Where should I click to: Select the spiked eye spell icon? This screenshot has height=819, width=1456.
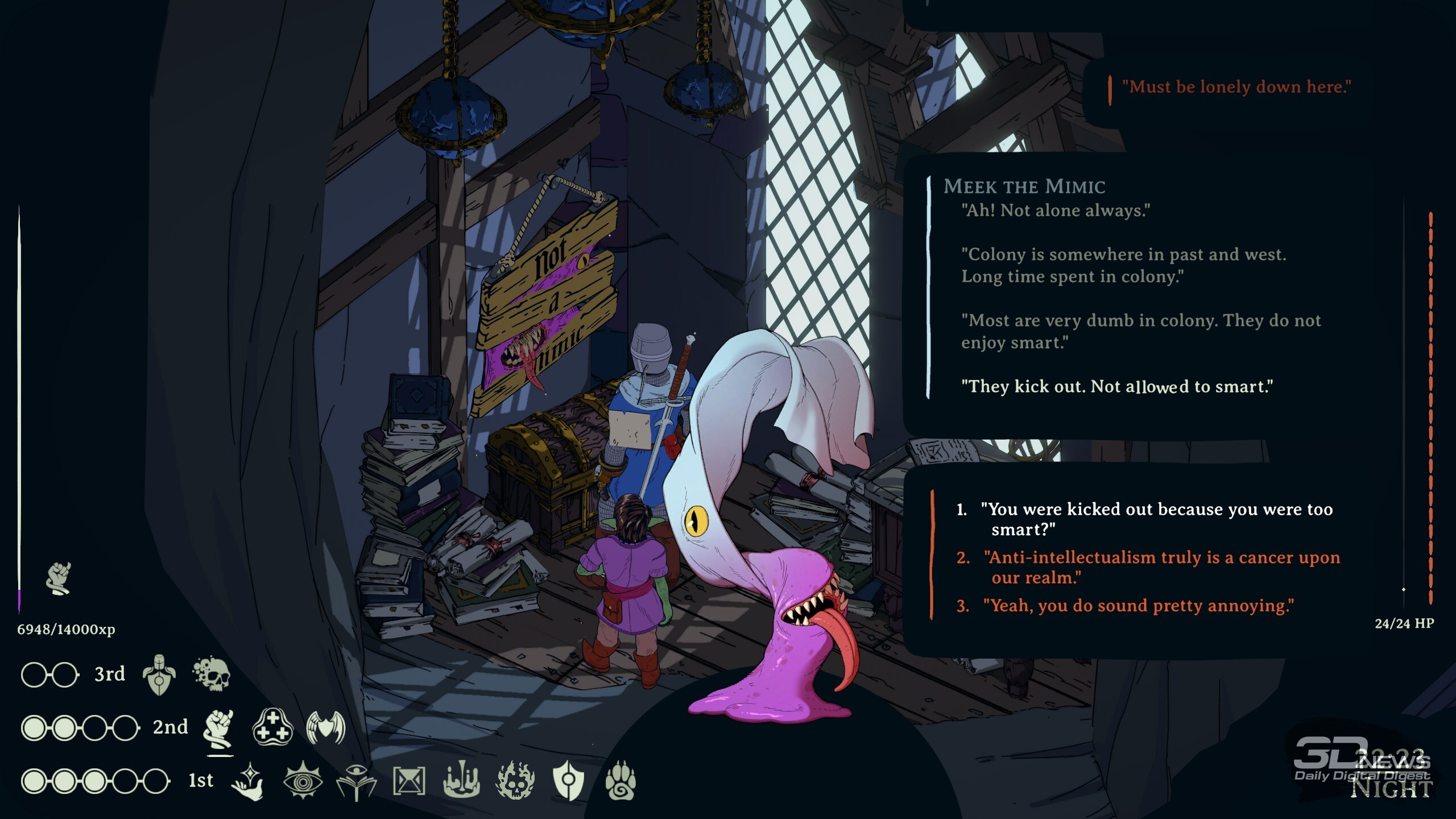(303, 781)
